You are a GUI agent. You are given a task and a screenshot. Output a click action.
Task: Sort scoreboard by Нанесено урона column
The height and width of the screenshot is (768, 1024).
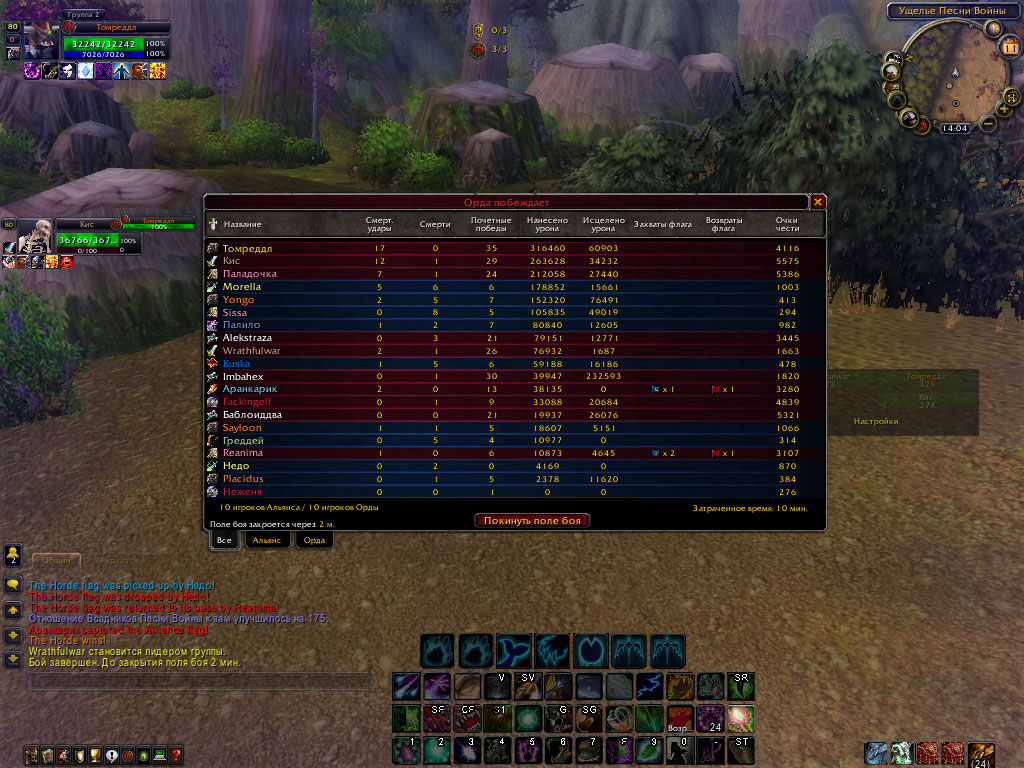[x=547, y=224]
